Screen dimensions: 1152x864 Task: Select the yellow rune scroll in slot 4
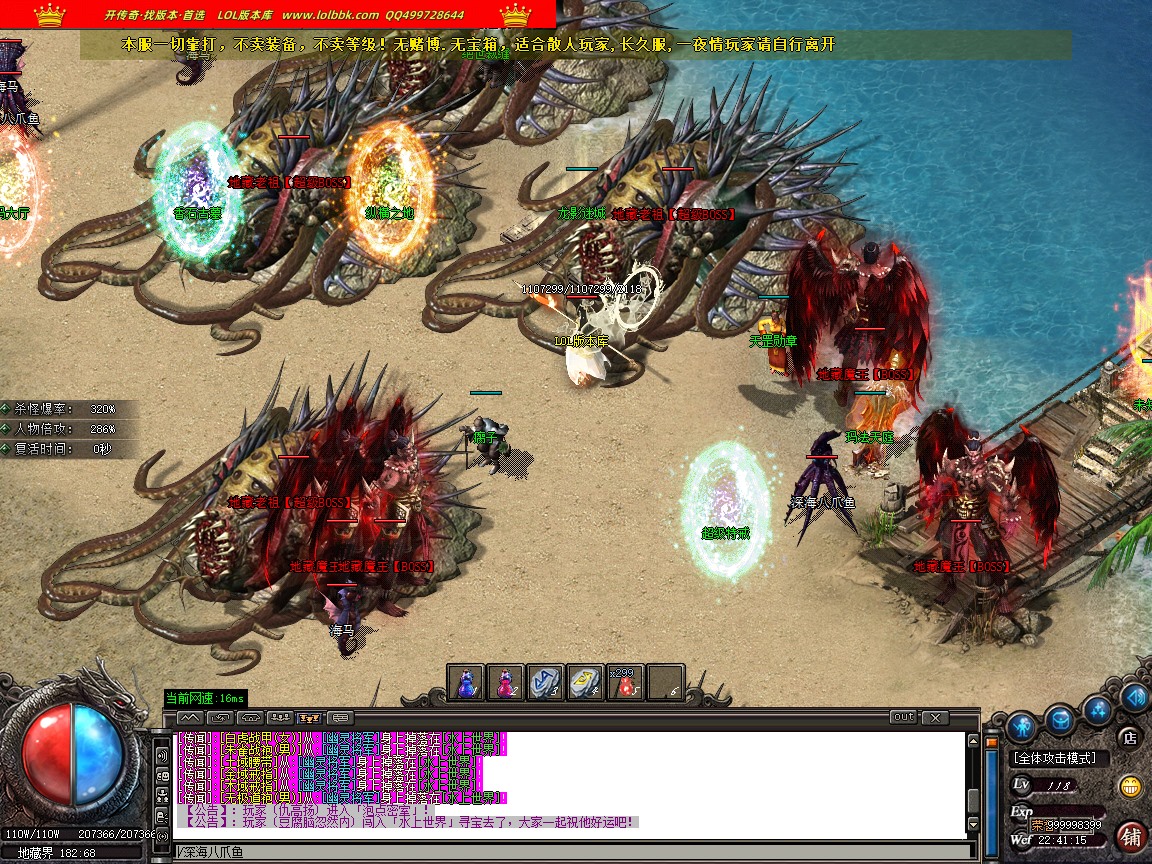(586, 683)
